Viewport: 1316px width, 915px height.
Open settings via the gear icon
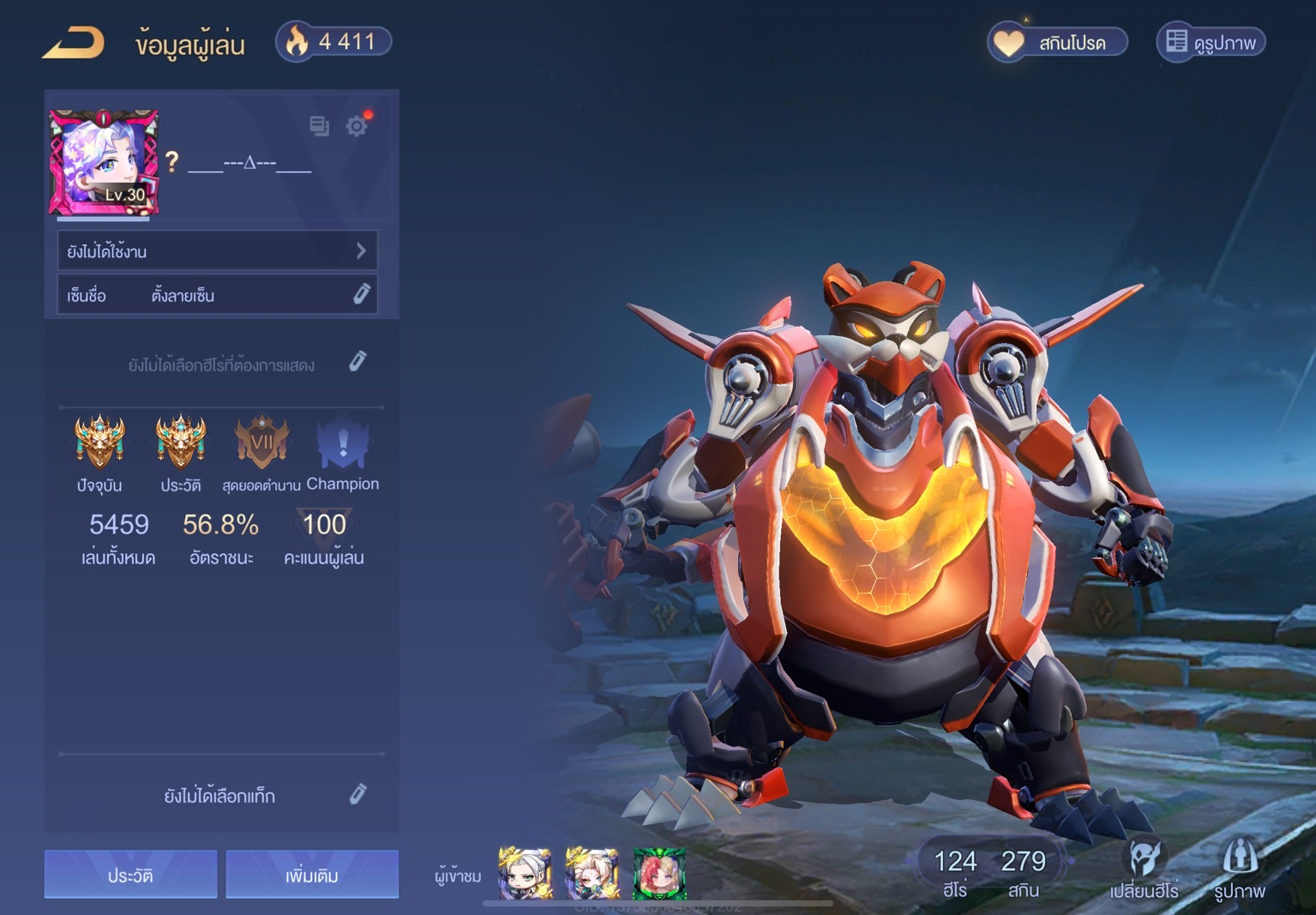(358, 126)
